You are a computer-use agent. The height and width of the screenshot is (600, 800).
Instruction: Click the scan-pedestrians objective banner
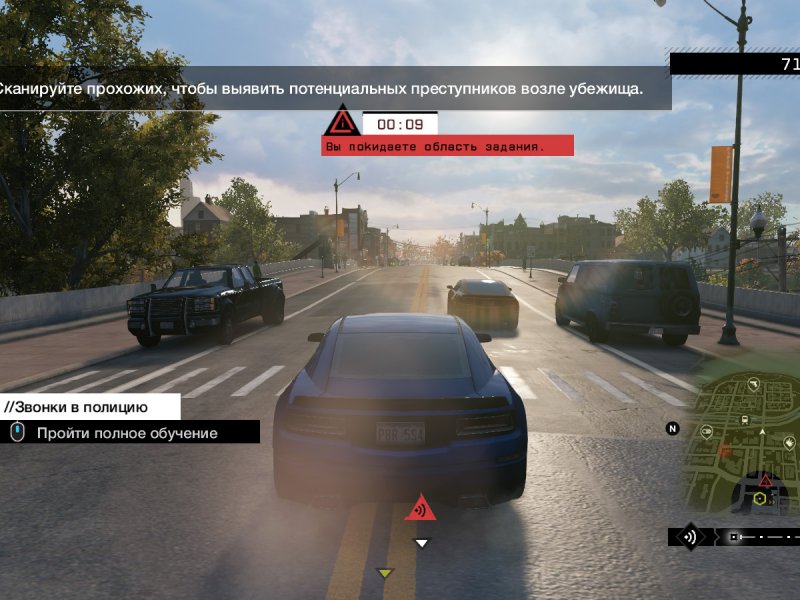tap(330, 89)
